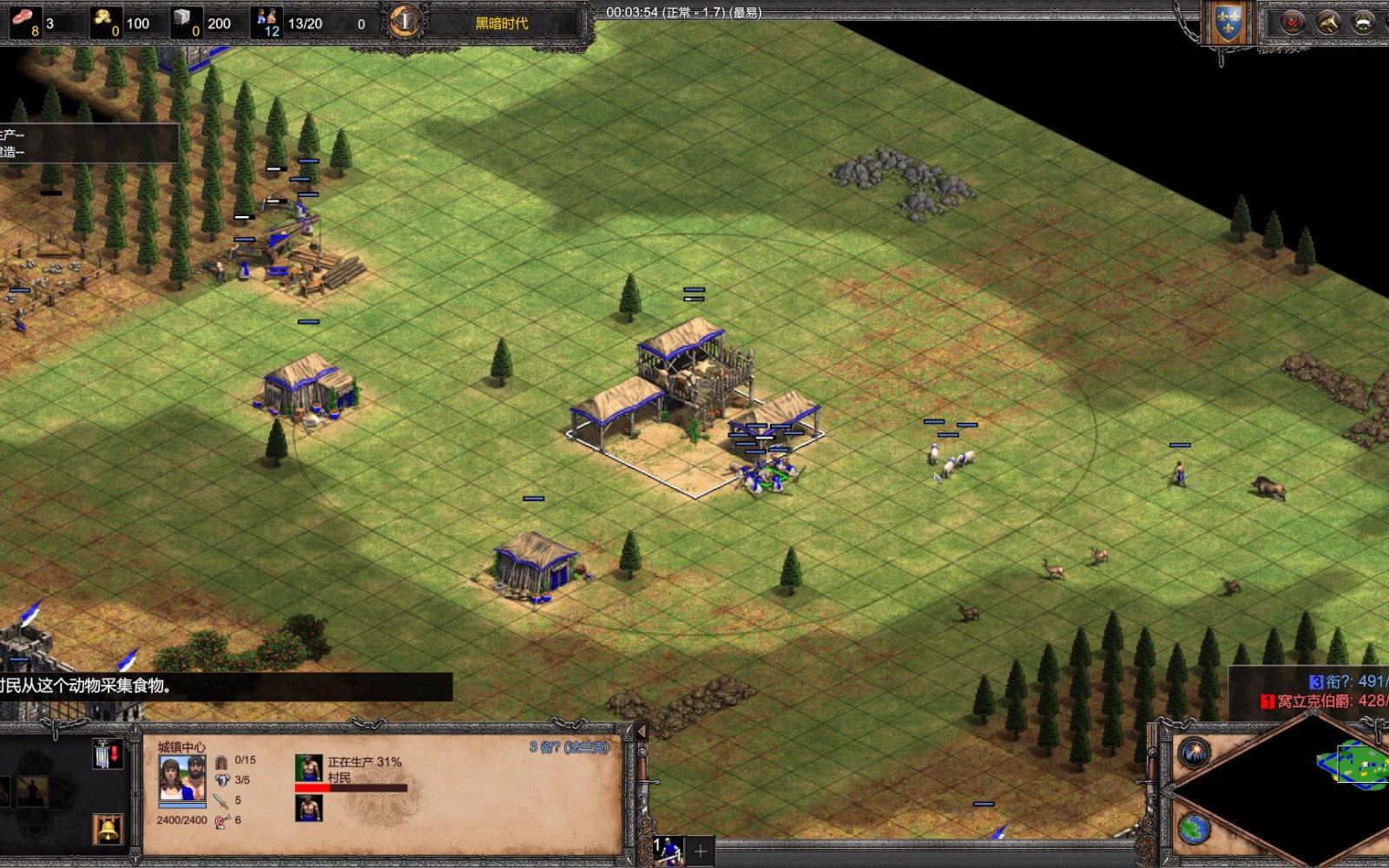Collapse the info panel with the arrow tab
The width and height of the screenshot is (1389, 868).
coord(642,733)
